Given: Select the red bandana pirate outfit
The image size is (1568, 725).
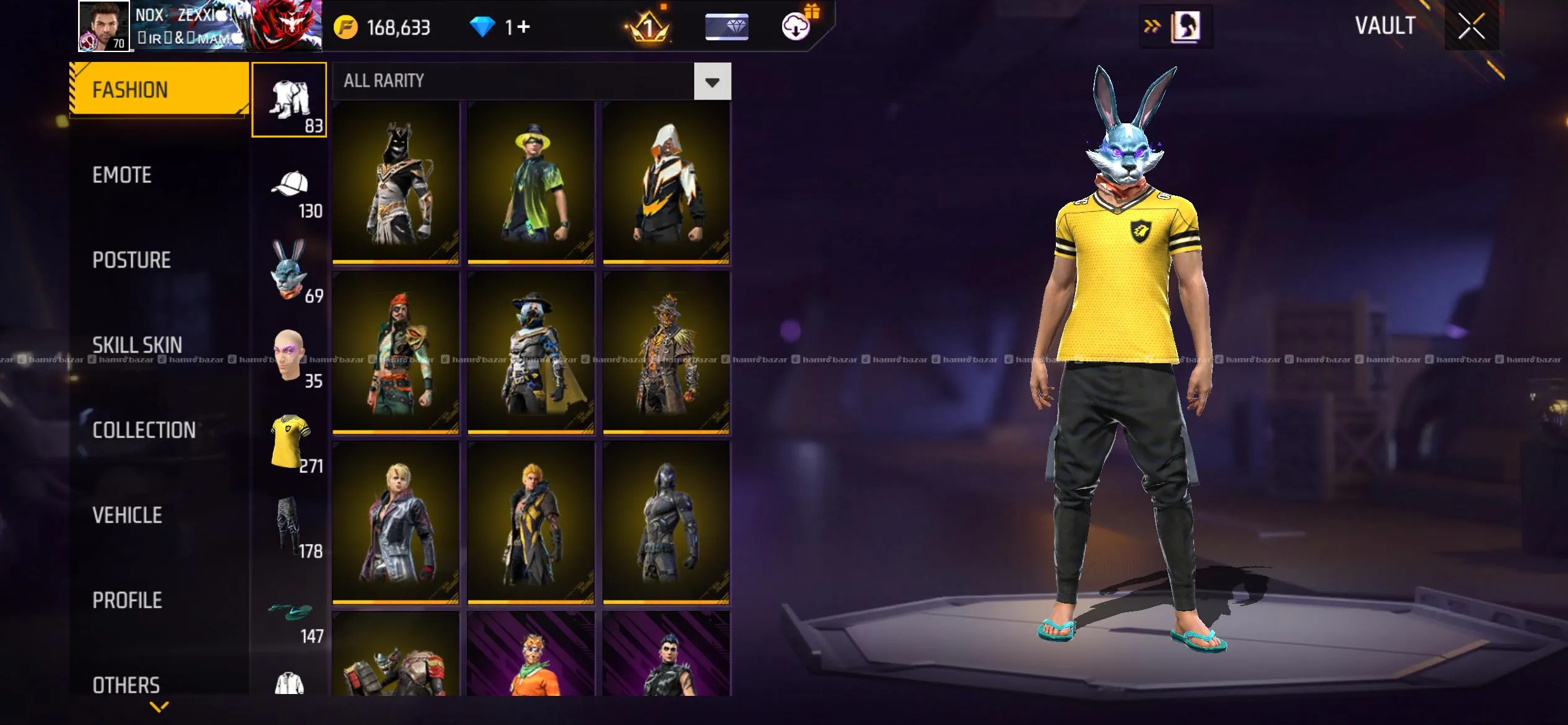Looking at the screenshot, I should click(x=396, y=352).
